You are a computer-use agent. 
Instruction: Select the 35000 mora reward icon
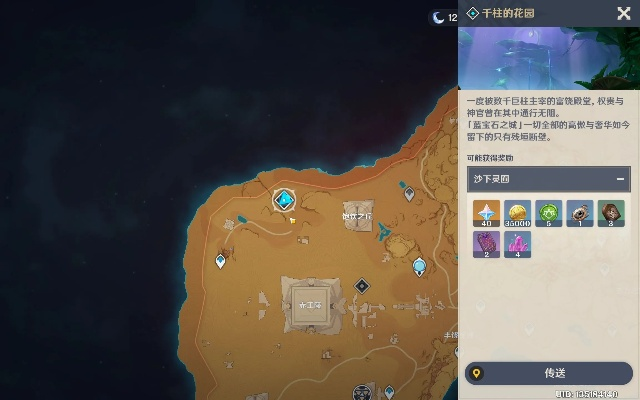(x=517, y=214)
